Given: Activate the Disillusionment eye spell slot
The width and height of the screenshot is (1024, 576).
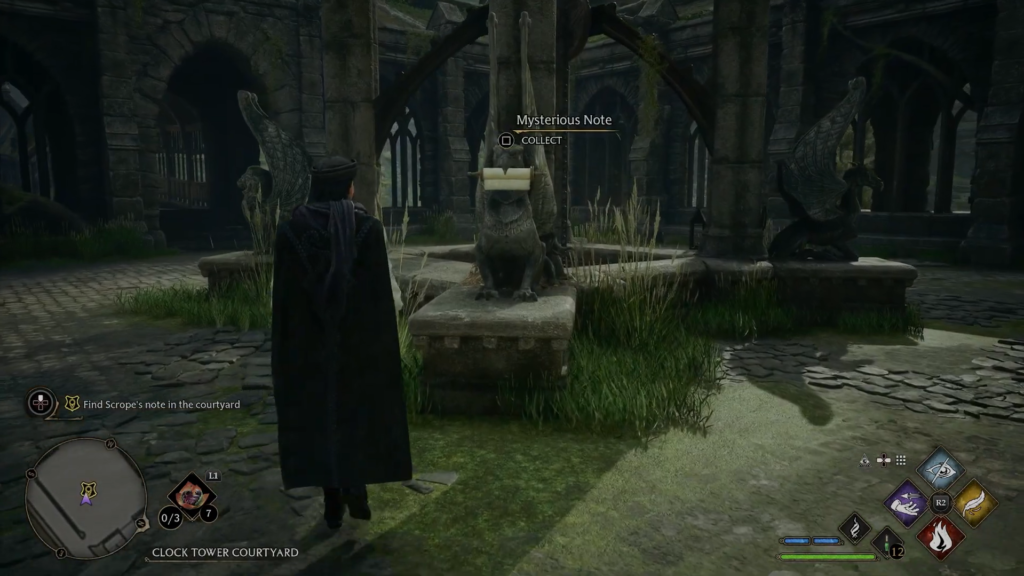Looking at the screenshot, I should pos(940,468).
